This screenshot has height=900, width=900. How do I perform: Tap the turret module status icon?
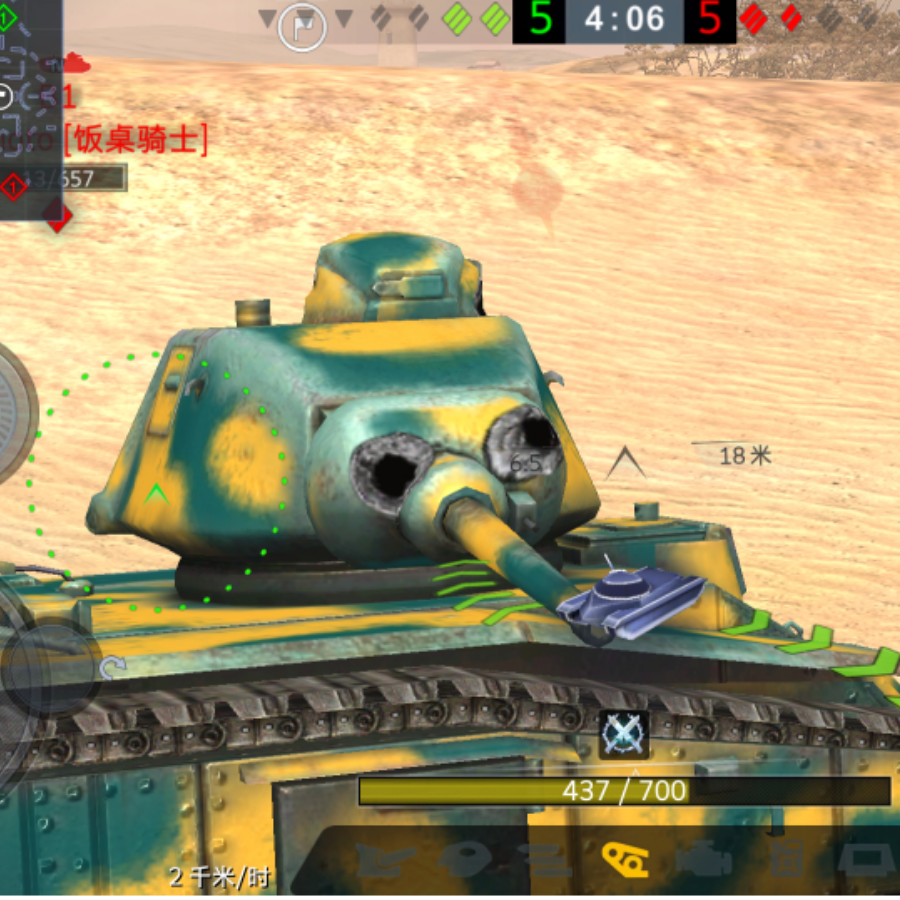point(467,858)
